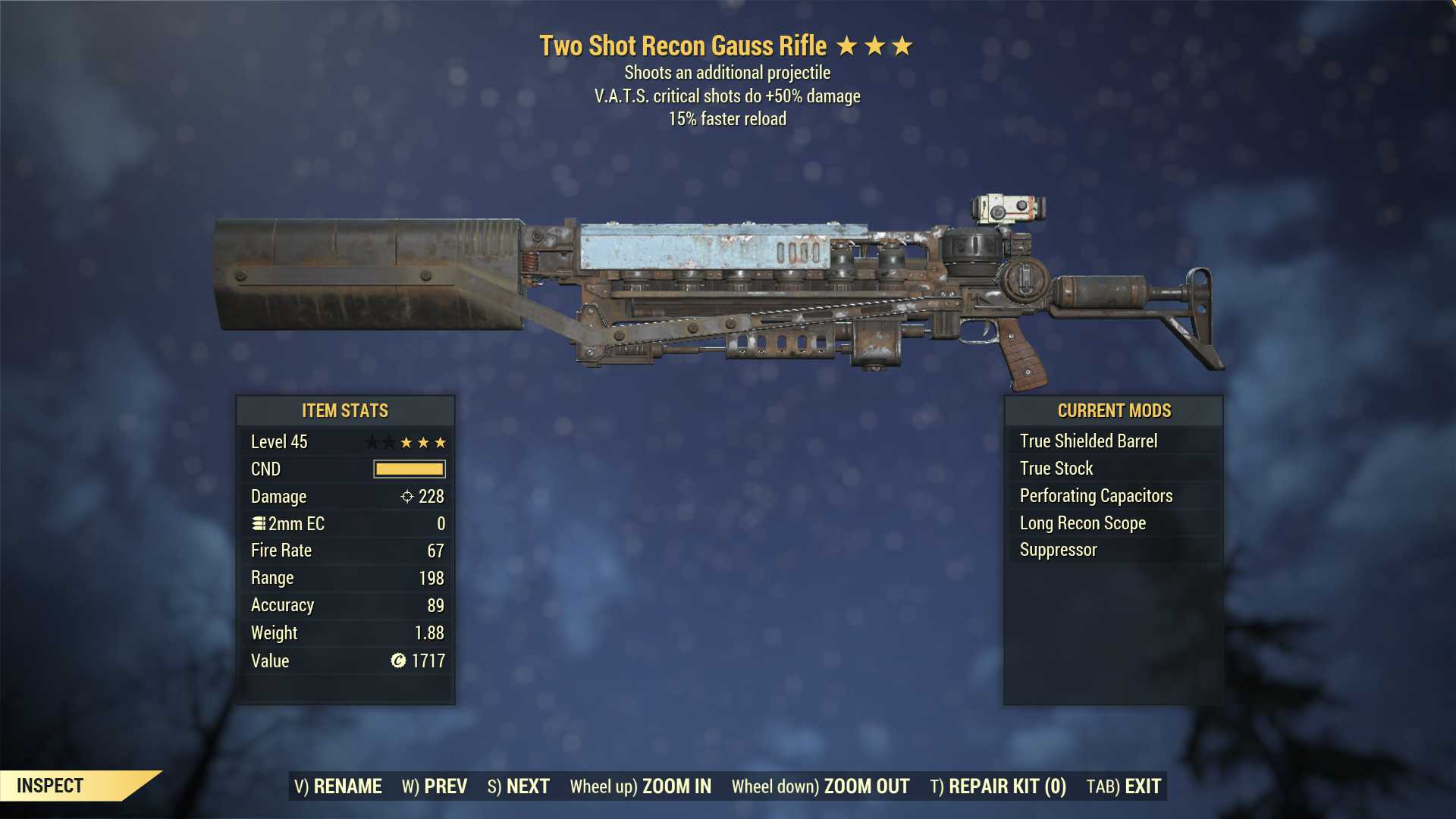
Task: Click the second gold star beside the title
Action: 874,45
